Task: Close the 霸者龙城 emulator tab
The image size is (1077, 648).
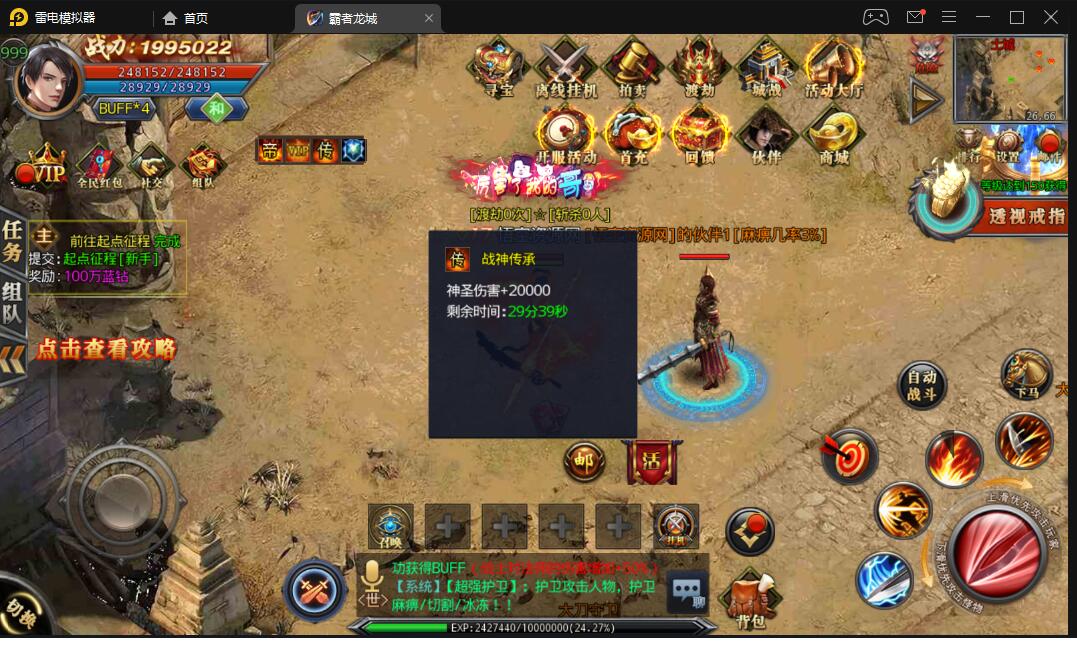Action: point(429,18)
